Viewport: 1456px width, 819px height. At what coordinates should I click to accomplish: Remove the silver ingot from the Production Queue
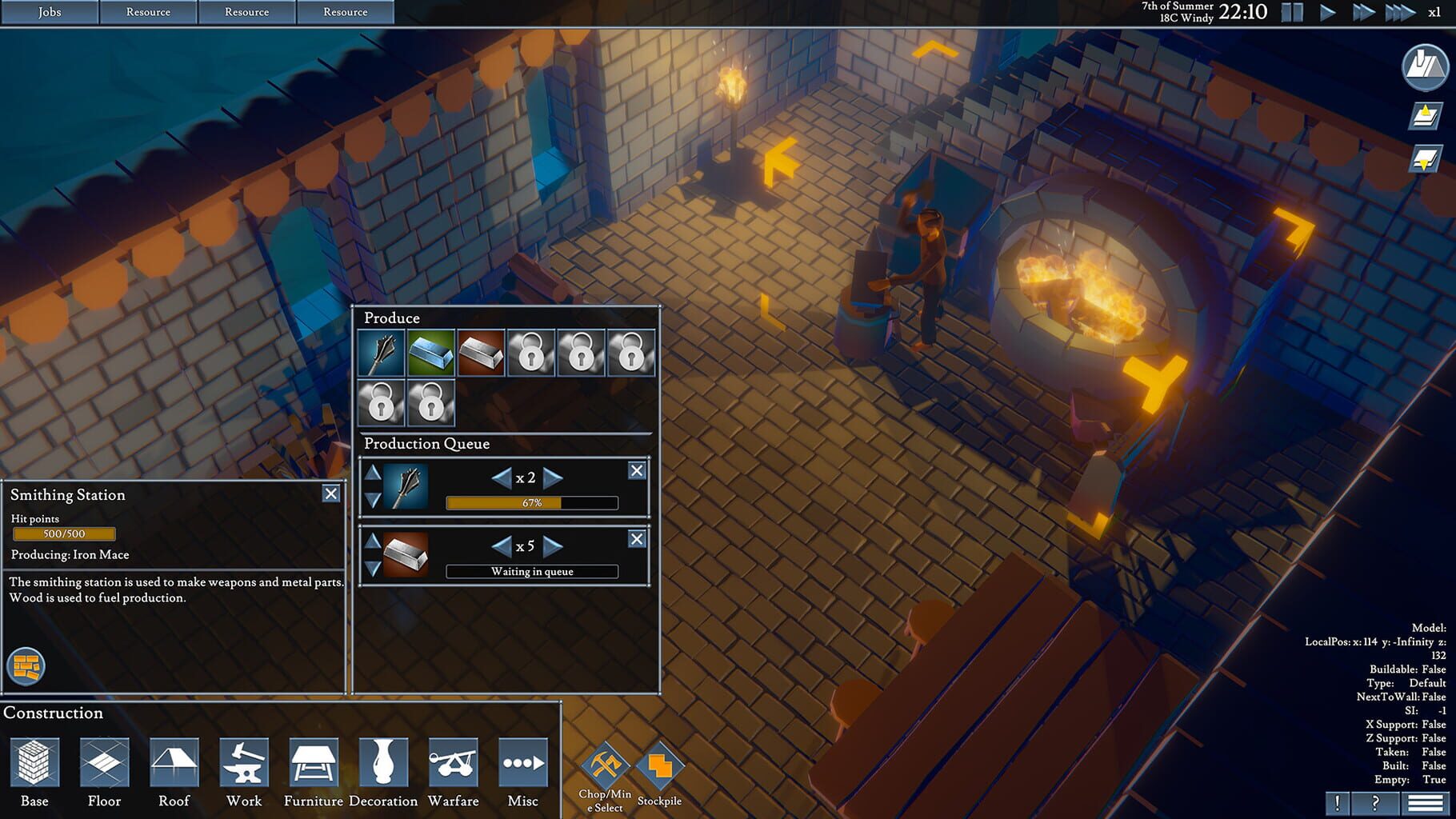tap(637, 539)
